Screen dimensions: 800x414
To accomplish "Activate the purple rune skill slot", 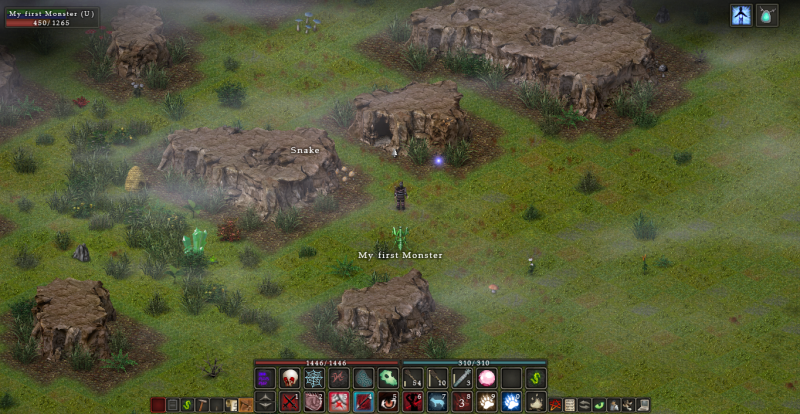I will 265,379.
